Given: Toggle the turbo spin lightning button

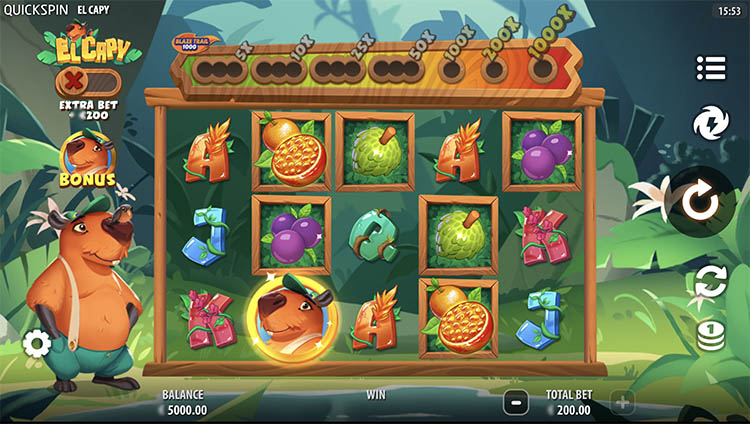Looking at the screenshot, I should point(710,124).
